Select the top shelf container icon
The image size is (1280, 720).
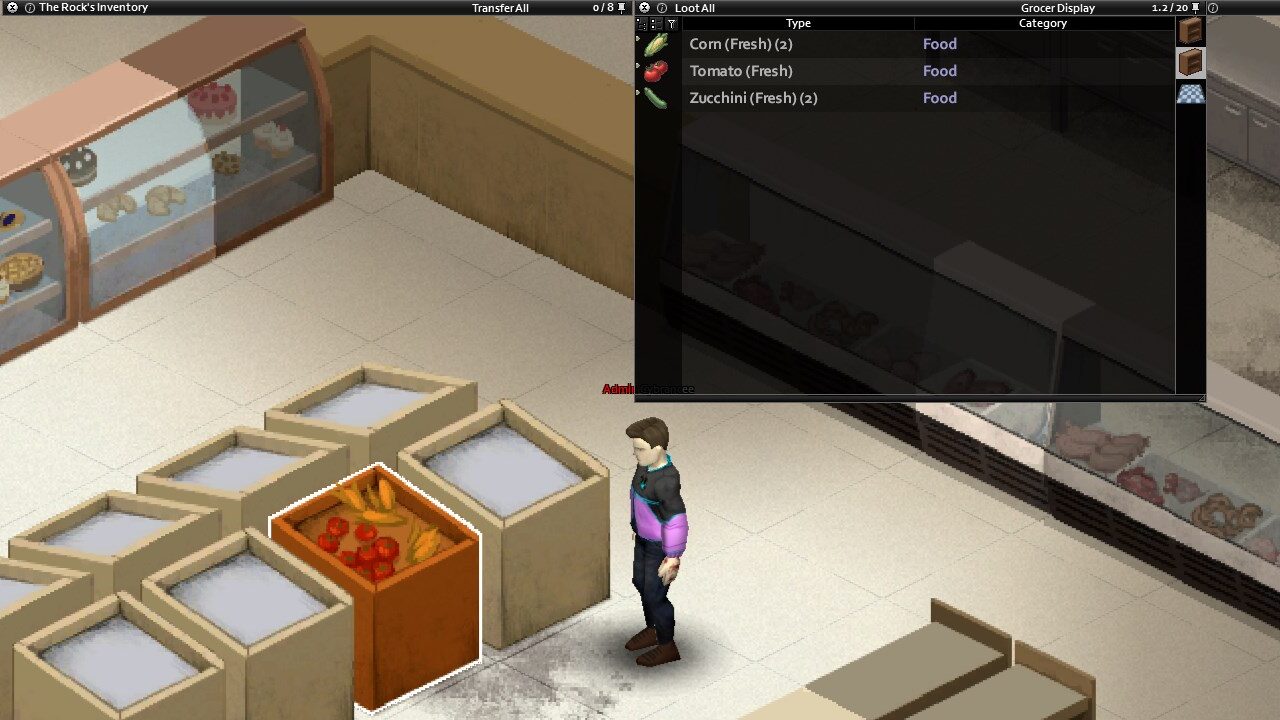(x=1190, y=31)
